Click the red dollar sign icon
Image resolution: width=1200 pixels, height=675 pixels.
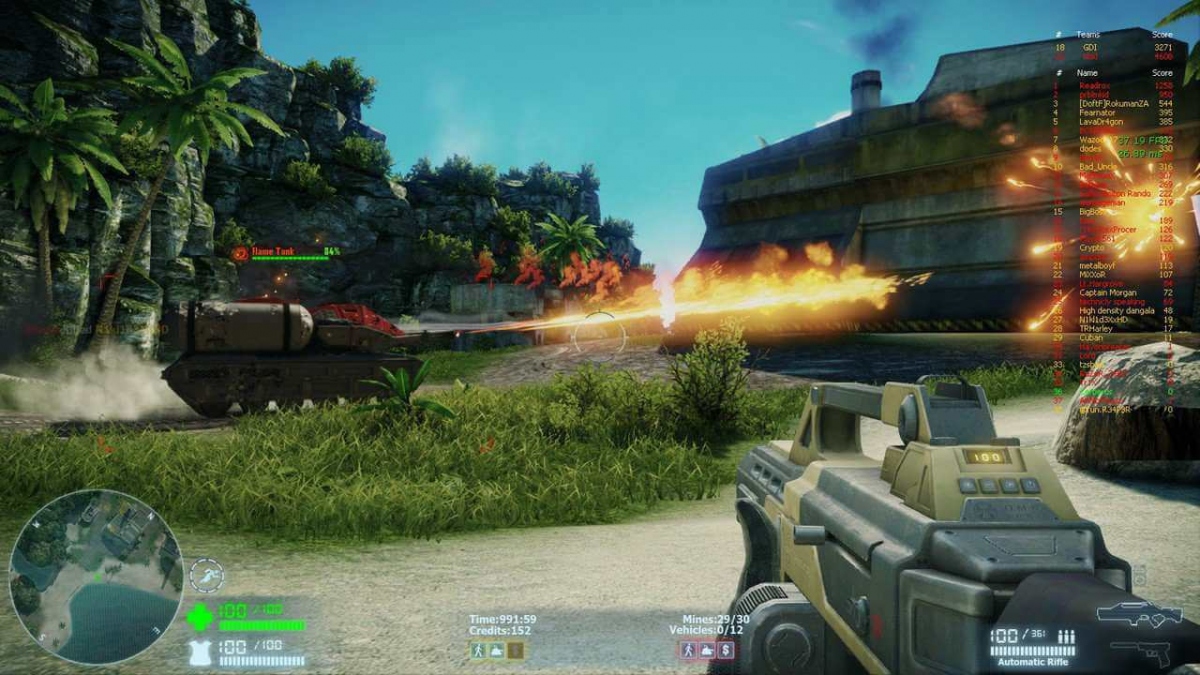(x=725, y=650)
